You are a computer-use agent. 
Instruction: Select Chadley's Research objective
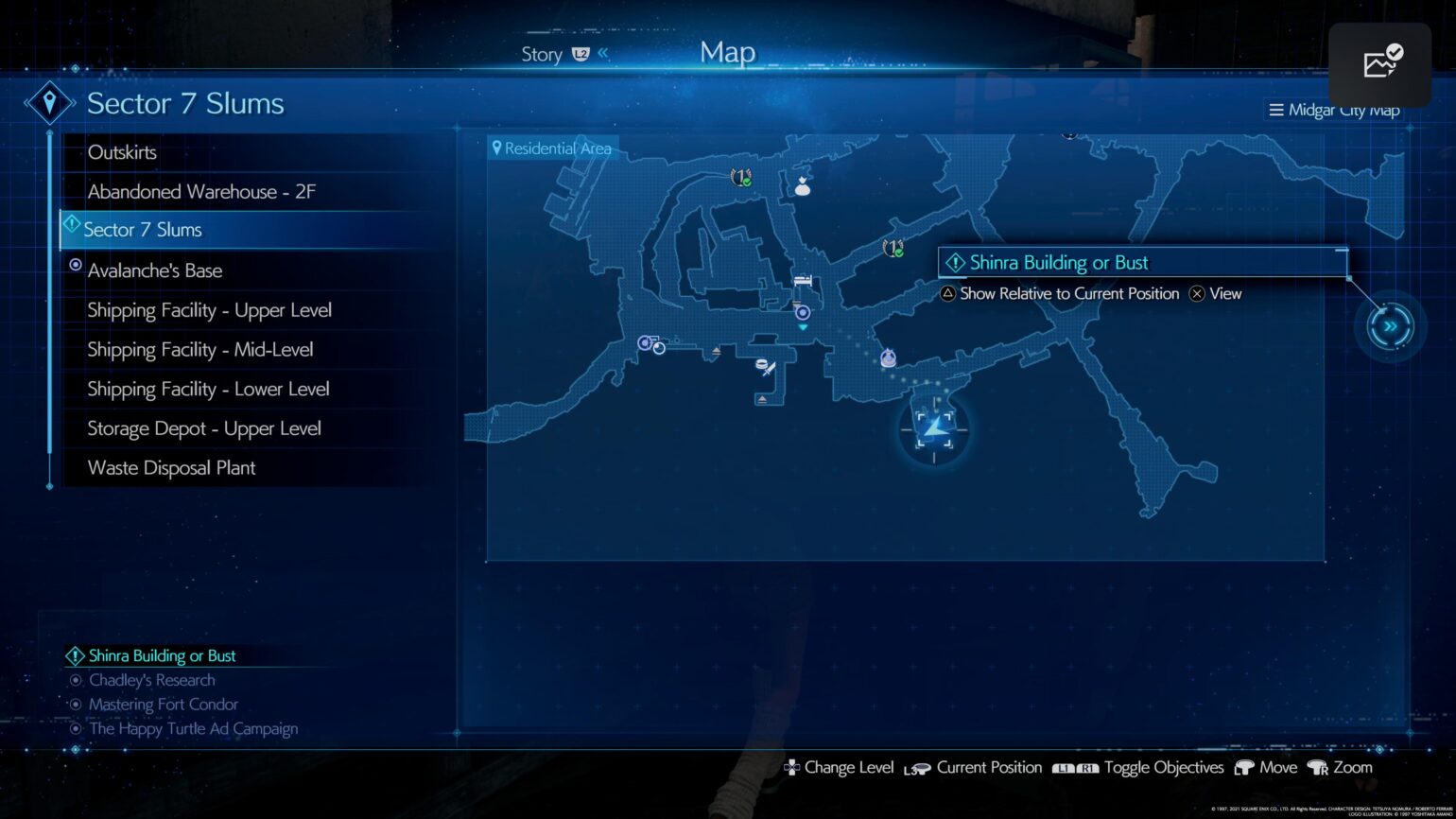[151, 680]
